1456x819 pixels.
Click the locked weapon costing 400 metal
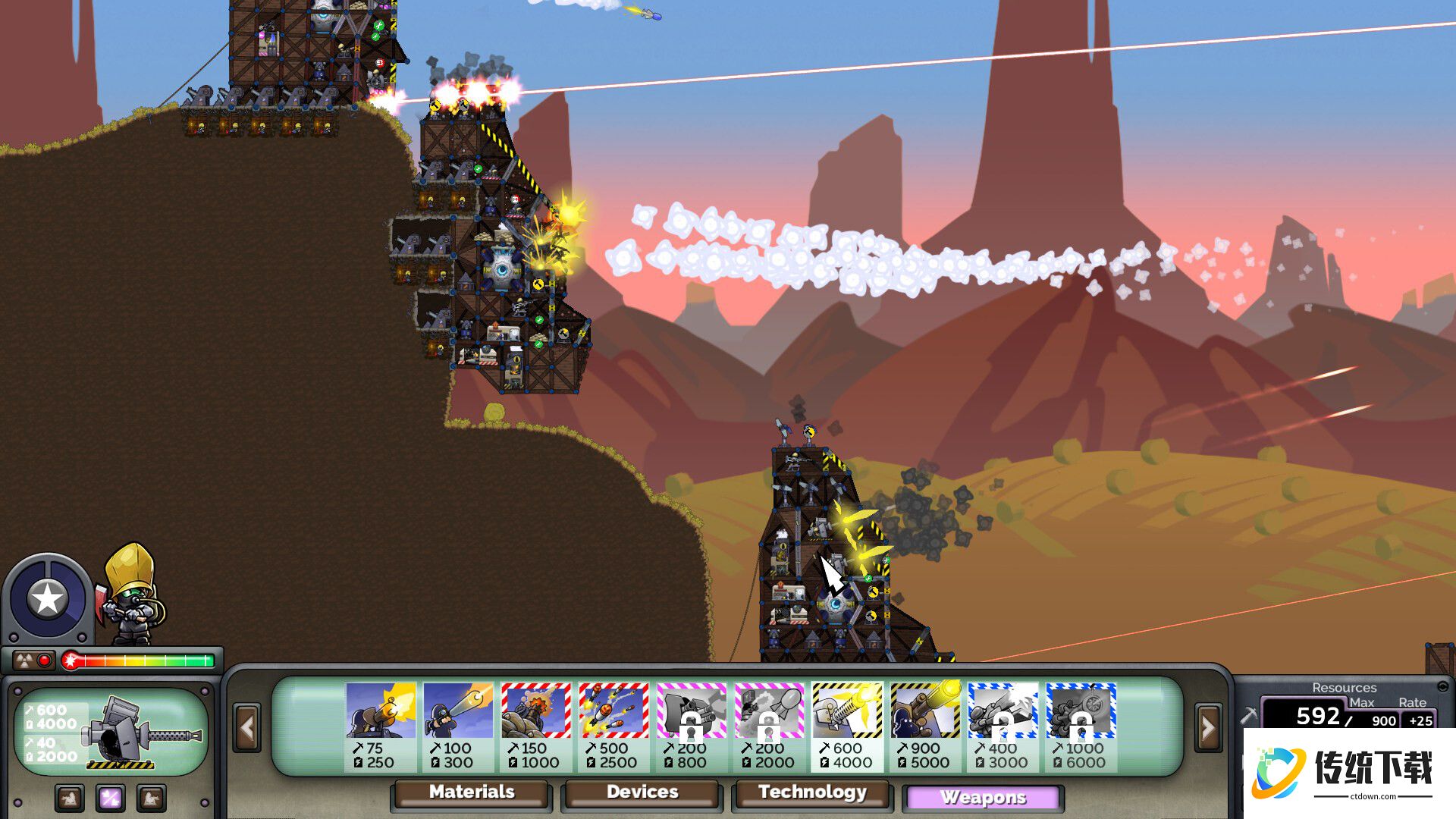1003,726
